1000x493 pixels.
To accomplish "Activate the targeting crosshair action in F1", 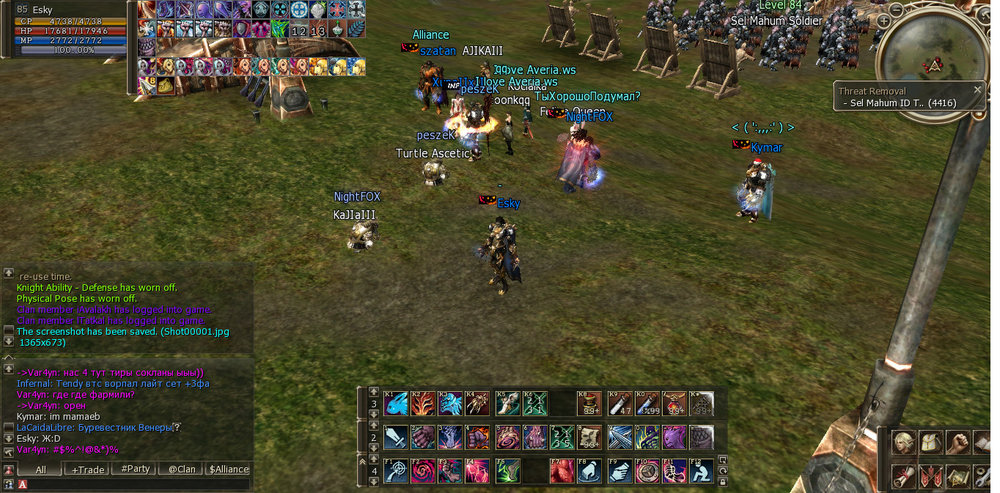I will pos(396,470).
